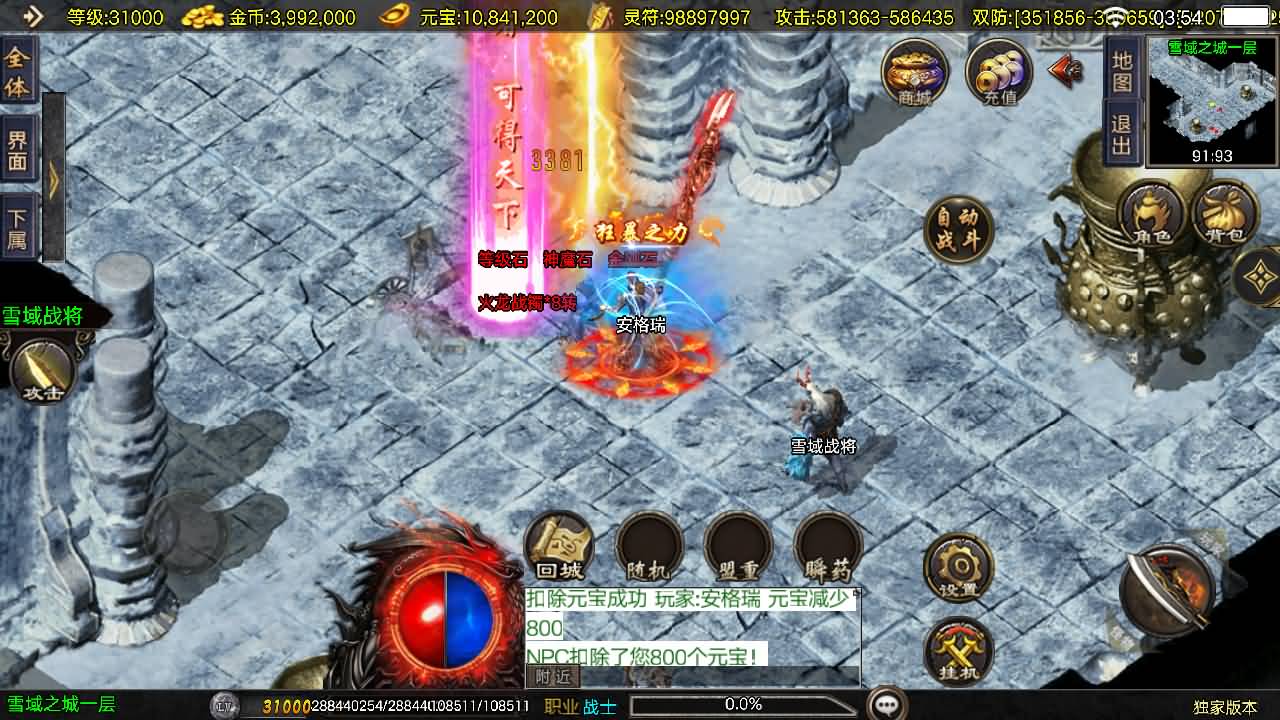Image resolution: width=1280 pixels, height=720 pixels.
Task: Toggle the 随机 random teleport option
Action: point(648,548)
